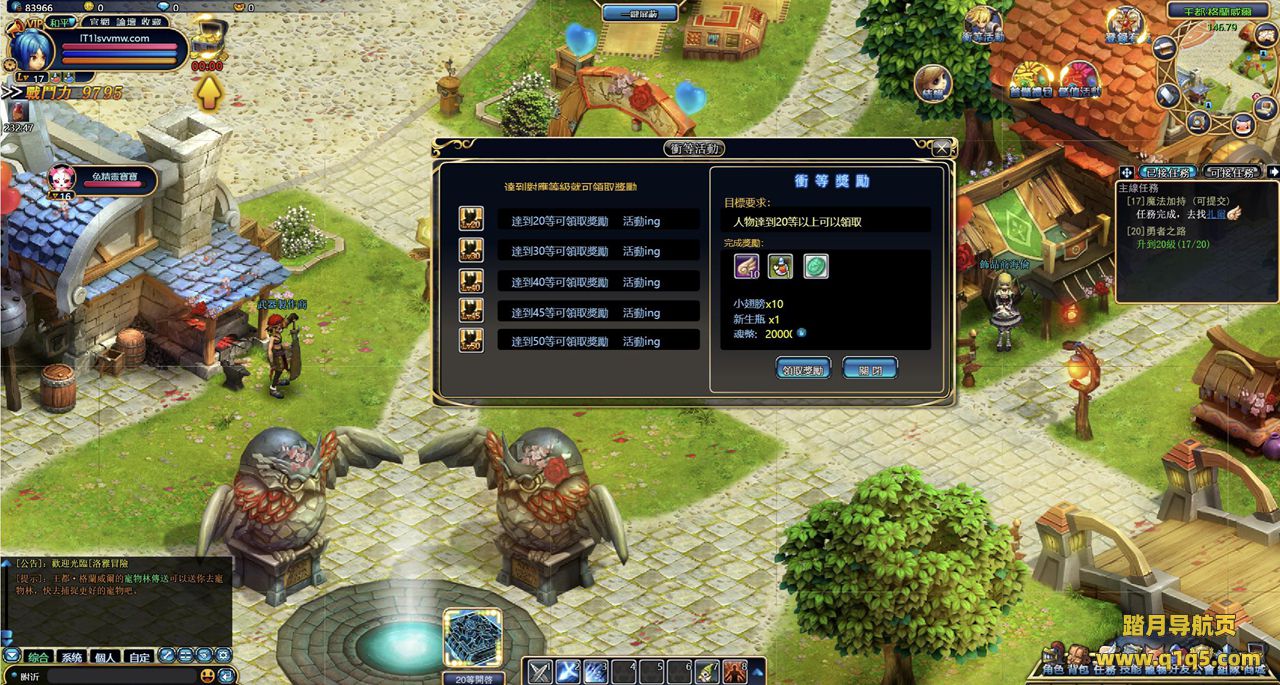Close the 衝等活動 window with the X
1280x685 pixels.
pyautogui.click(x=942, y=148)
